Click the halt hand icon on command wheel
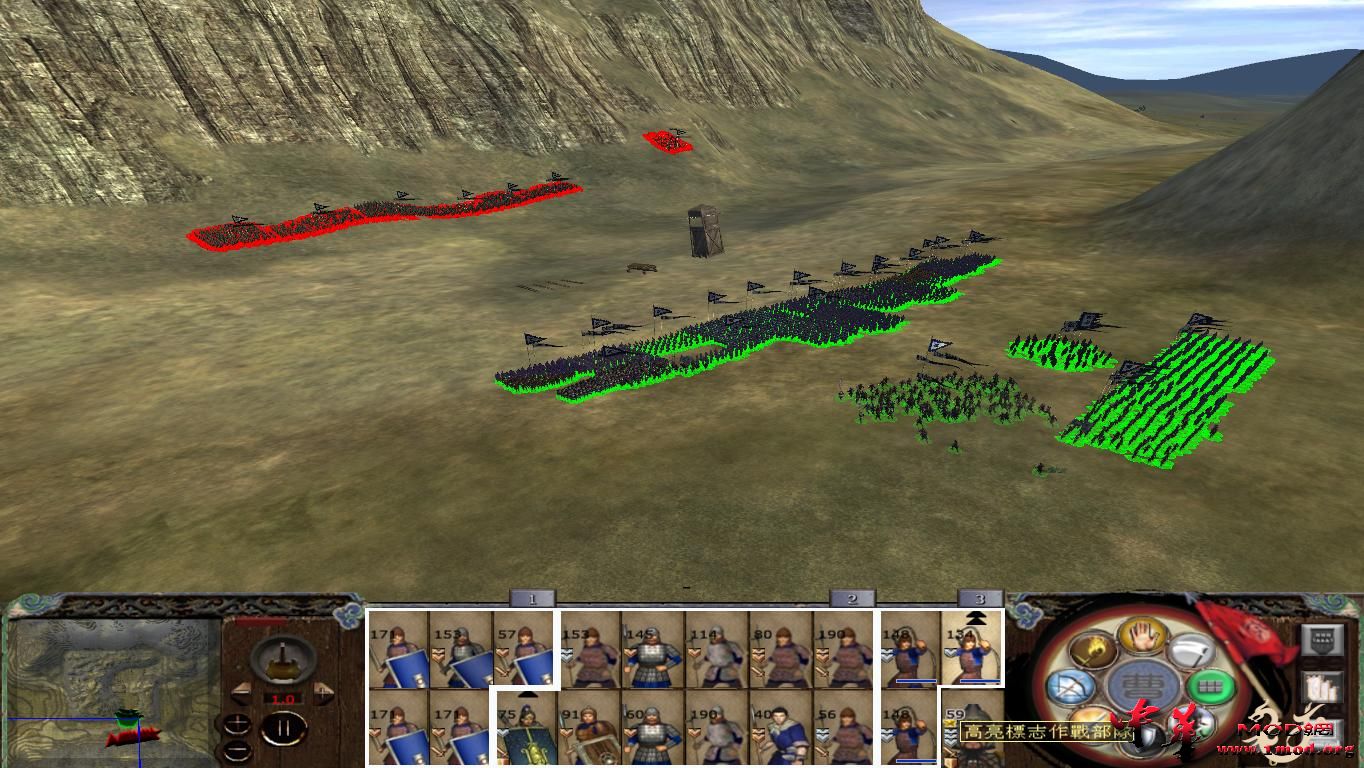The width and height of the screenshot is (1364, 768). (x=1141, y=635)
